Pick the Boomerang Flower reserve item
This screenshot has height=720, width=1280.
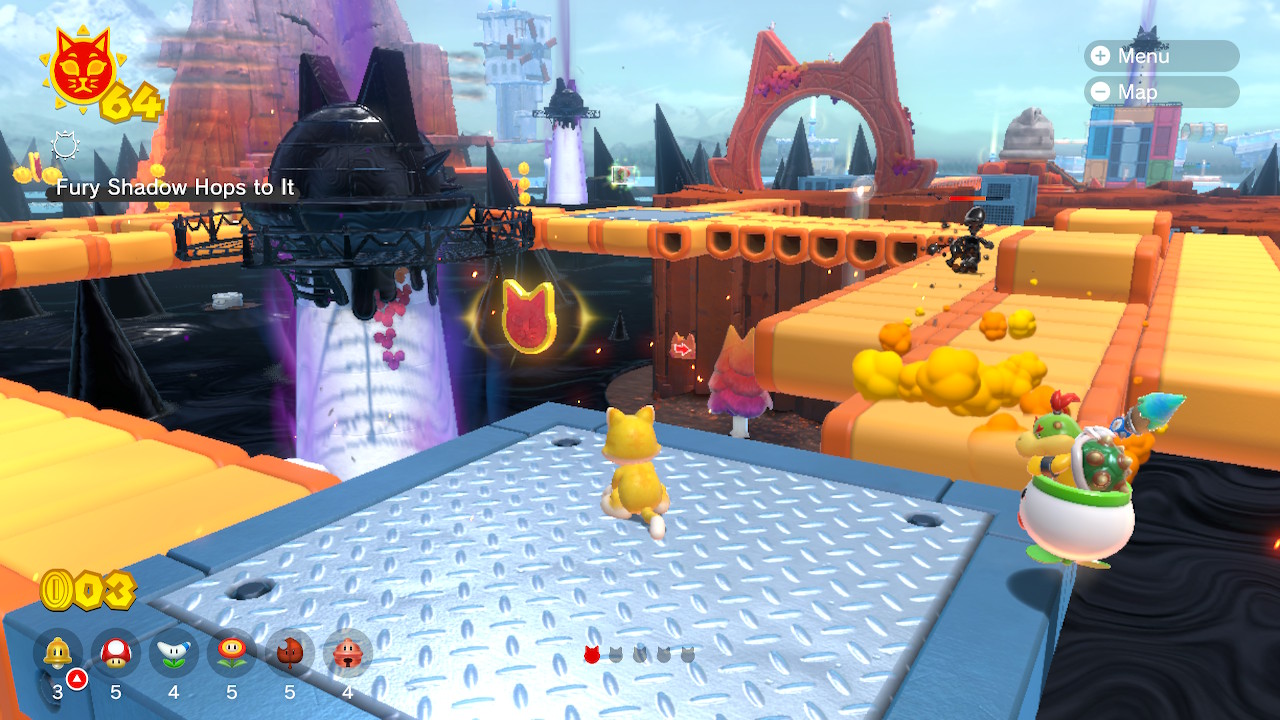[x=174, y=654]
